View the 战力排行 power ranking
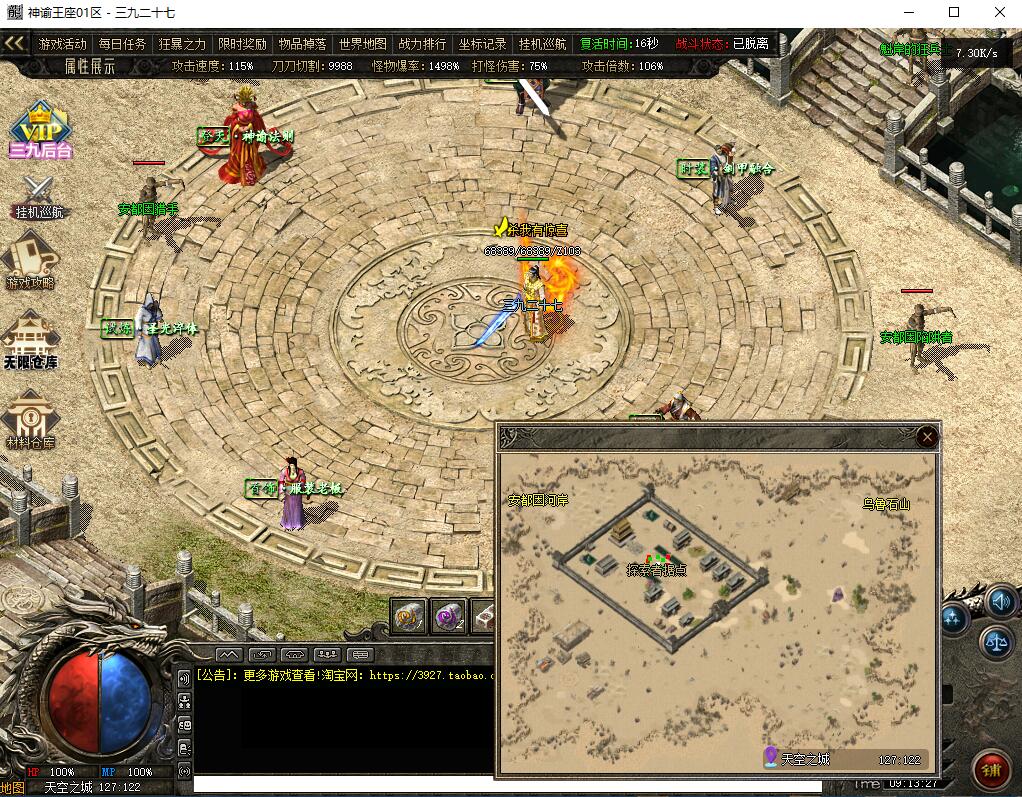This screenshot has width=1022, height=797. coord(422,44)
